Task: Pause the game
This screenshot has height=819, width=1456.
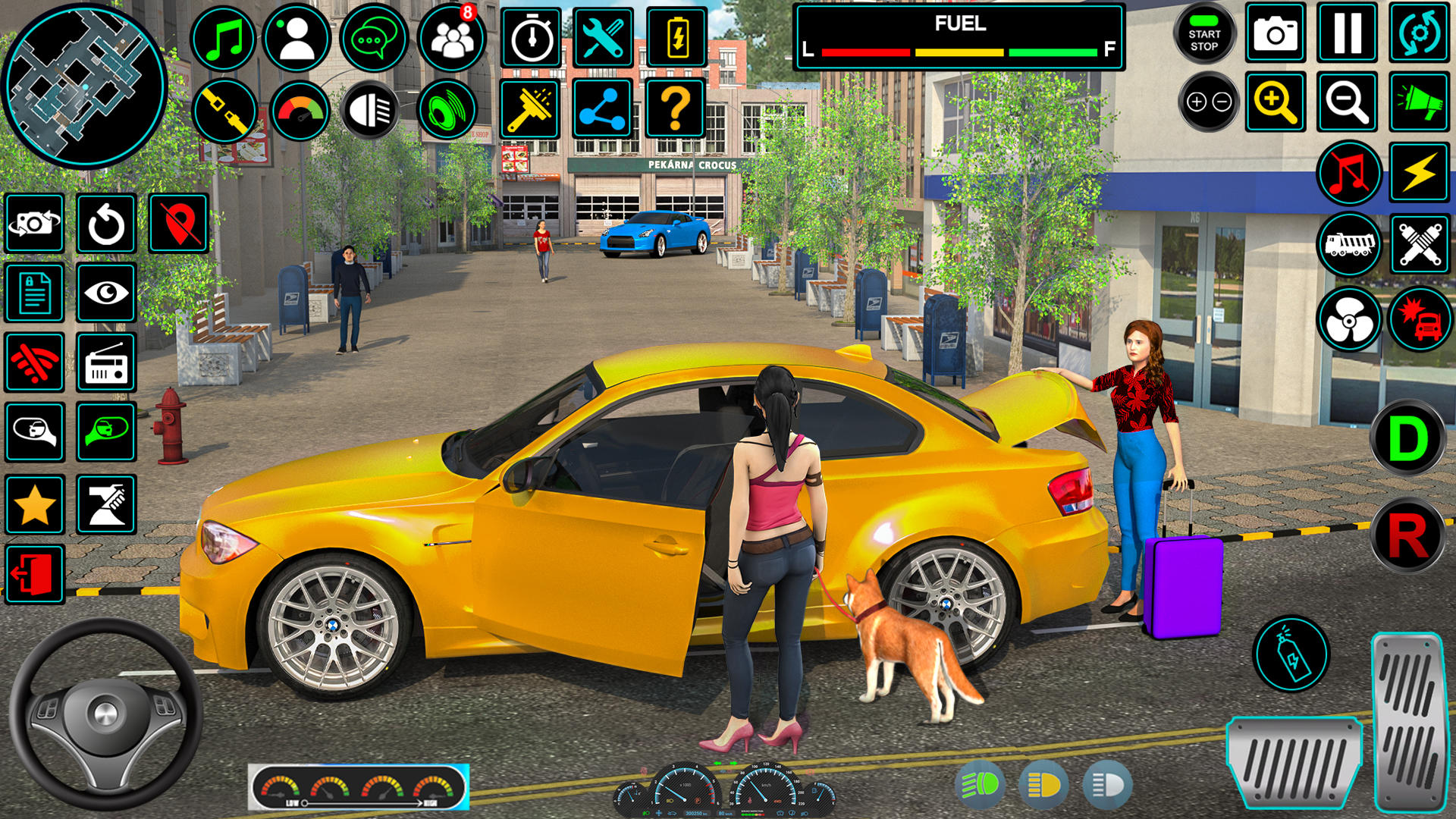Action: [x=1348, y=33]
